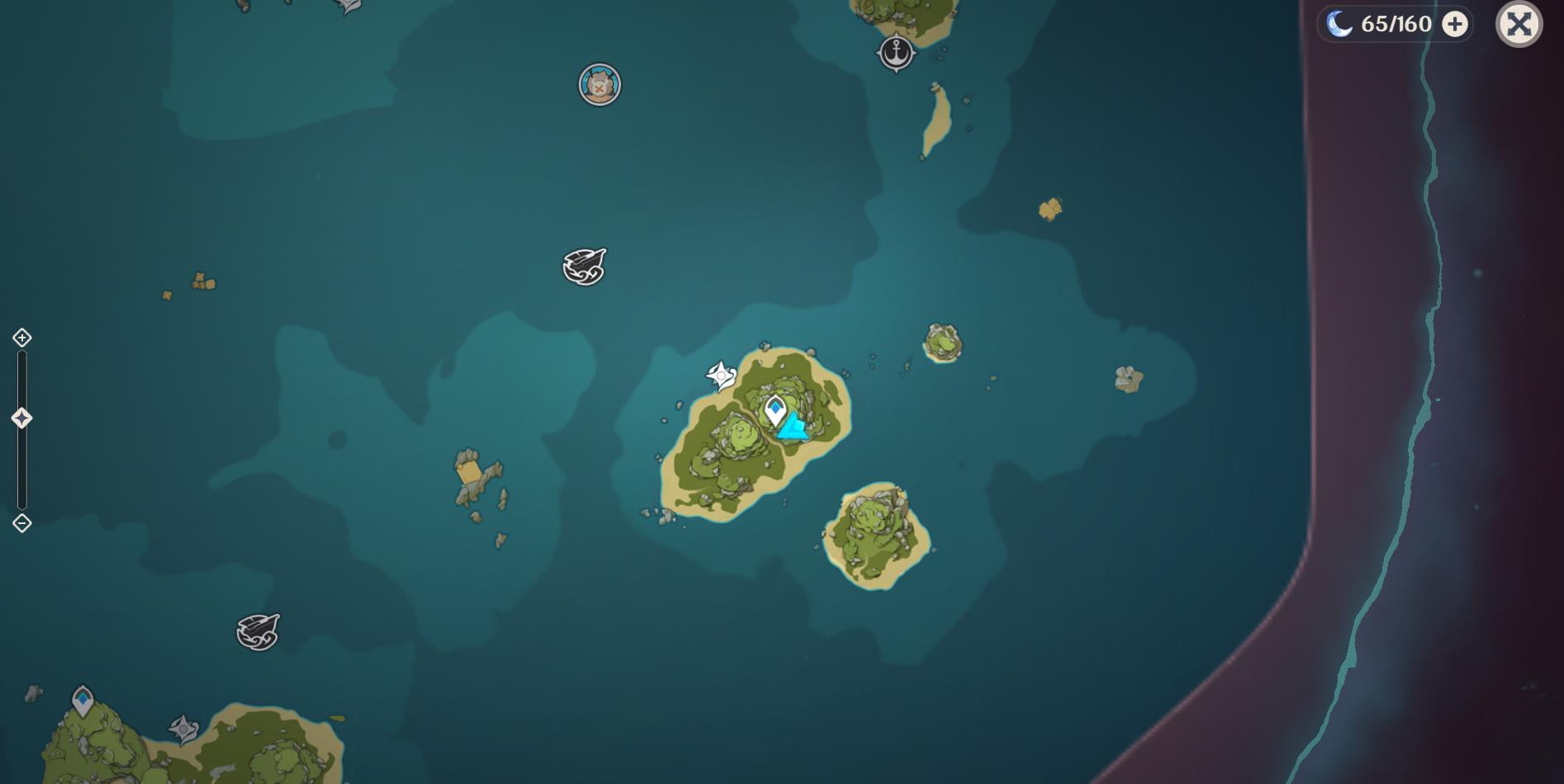Click the hat marker on the sandbar island

935,86
